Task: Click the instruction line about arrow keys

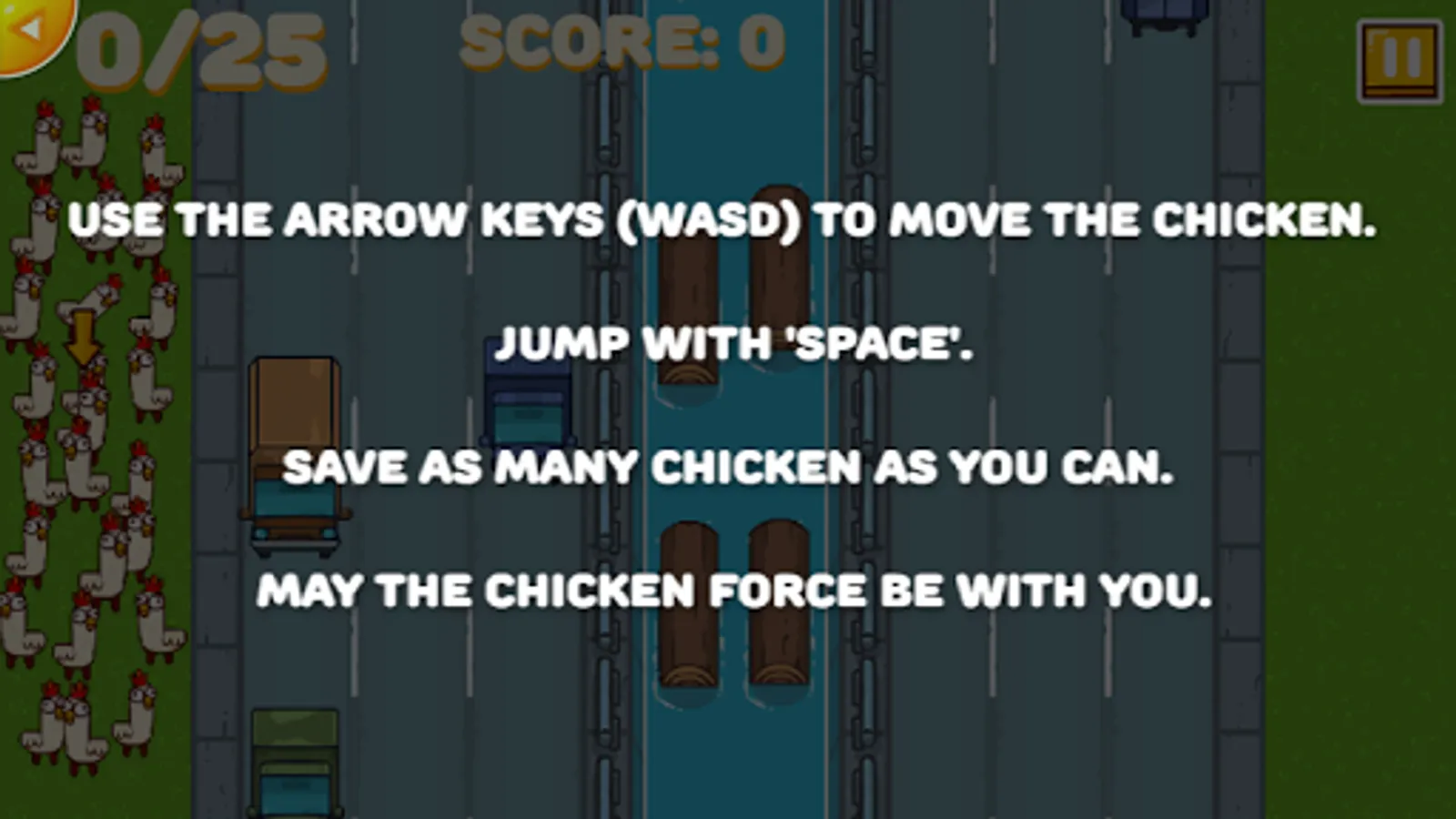Action: point(723,218)
